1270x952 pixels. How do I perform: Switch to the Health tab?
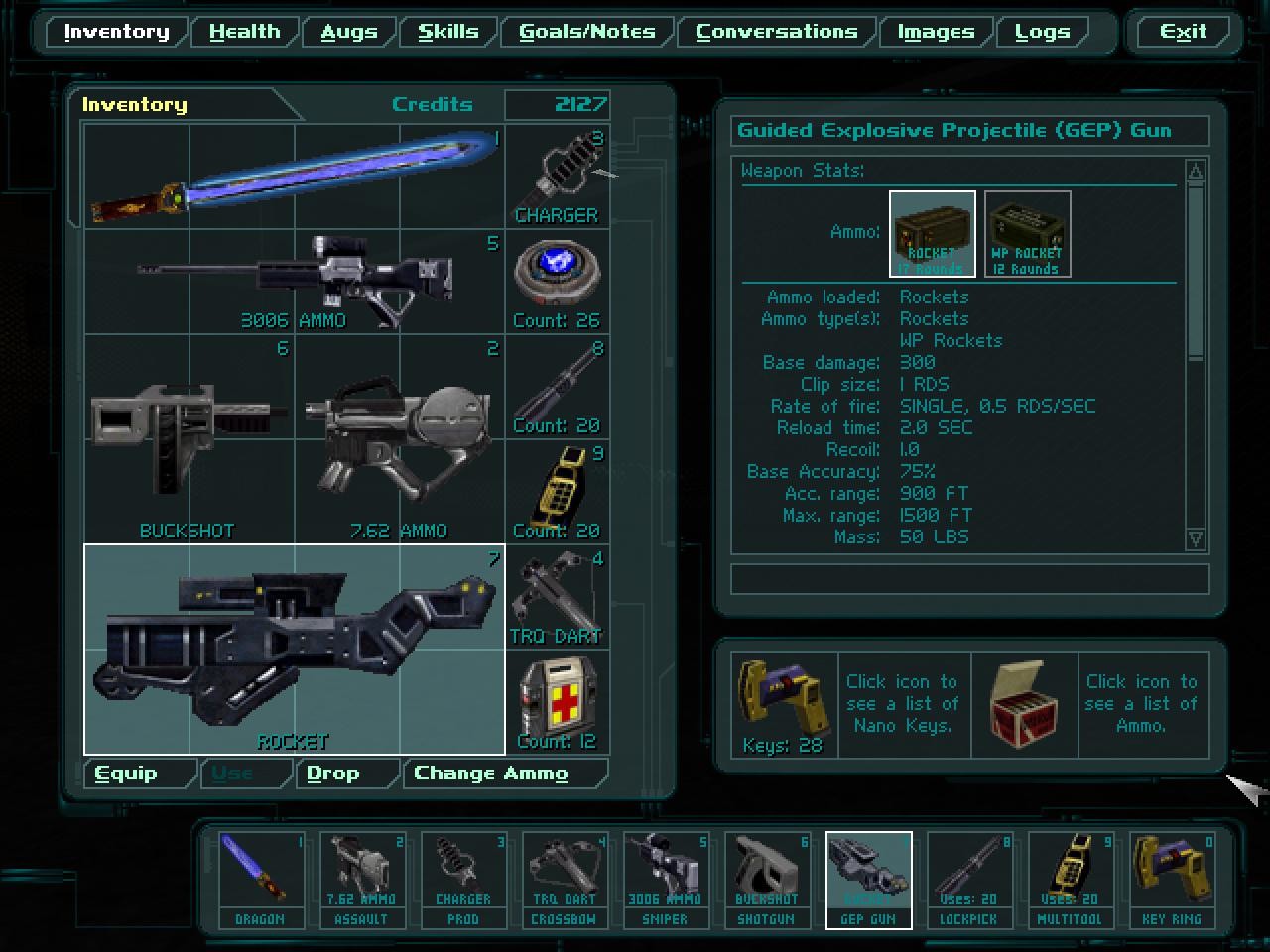(243, 31)
